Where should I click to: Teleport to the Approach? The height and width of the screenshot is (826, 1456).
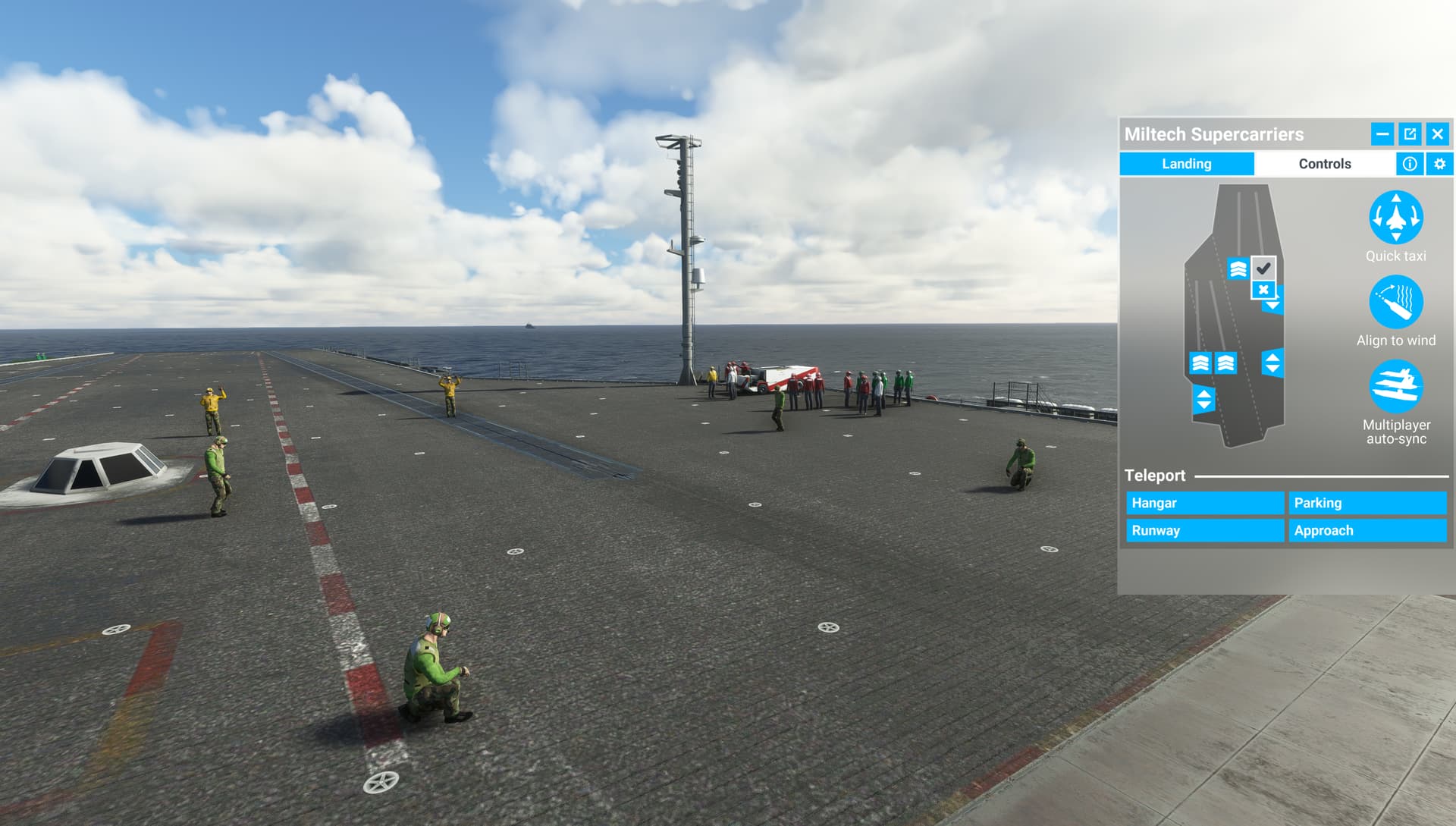coord(1367,531)
